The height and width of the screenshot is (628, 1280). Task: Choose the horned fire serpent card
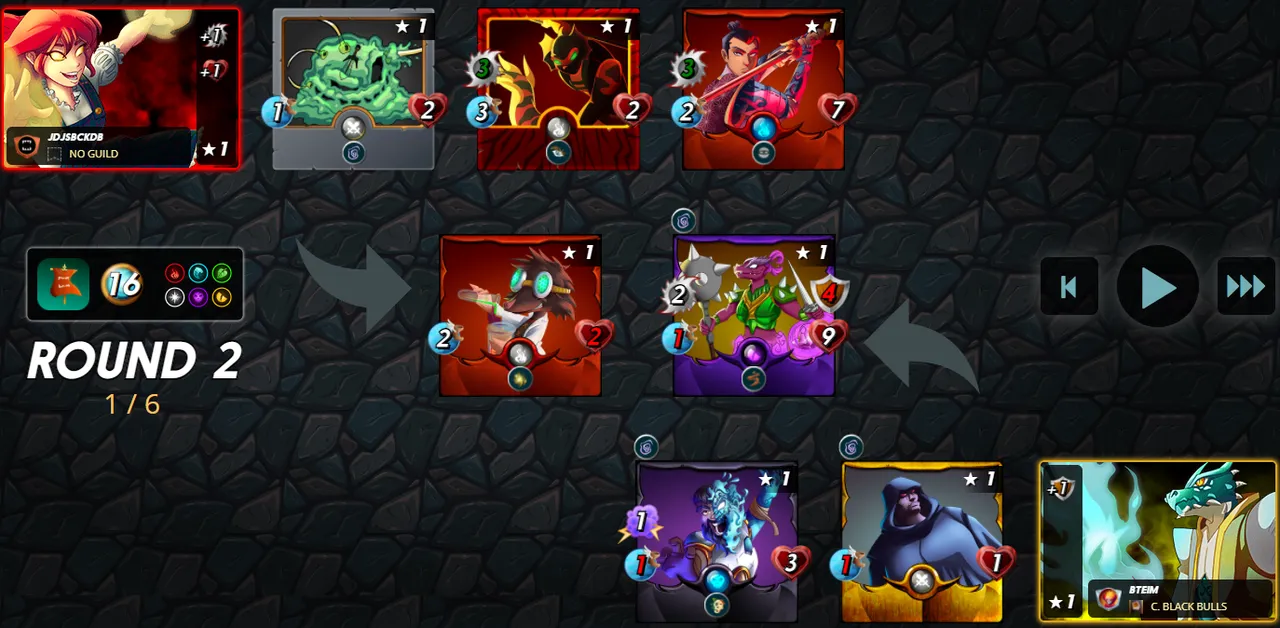pyautogui.click(x=558, y=88)
